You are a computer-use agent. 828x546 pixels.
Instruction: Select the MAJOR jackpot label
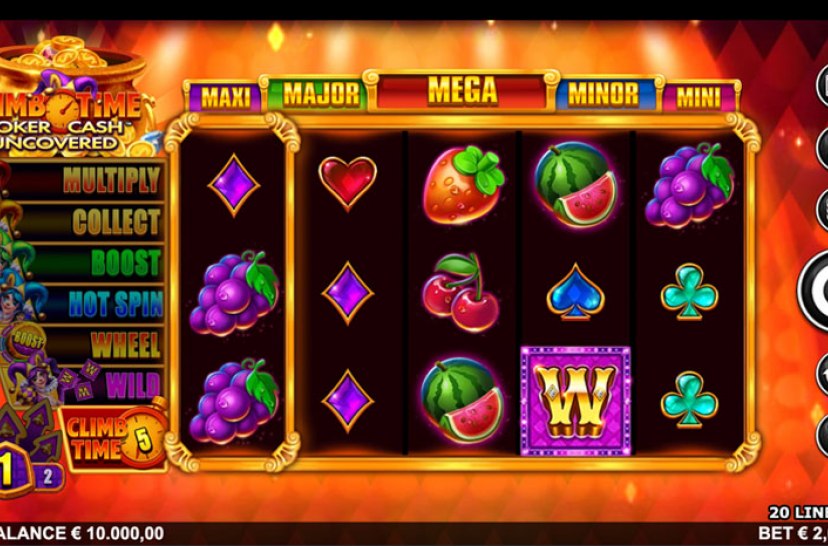coord(320,95)
